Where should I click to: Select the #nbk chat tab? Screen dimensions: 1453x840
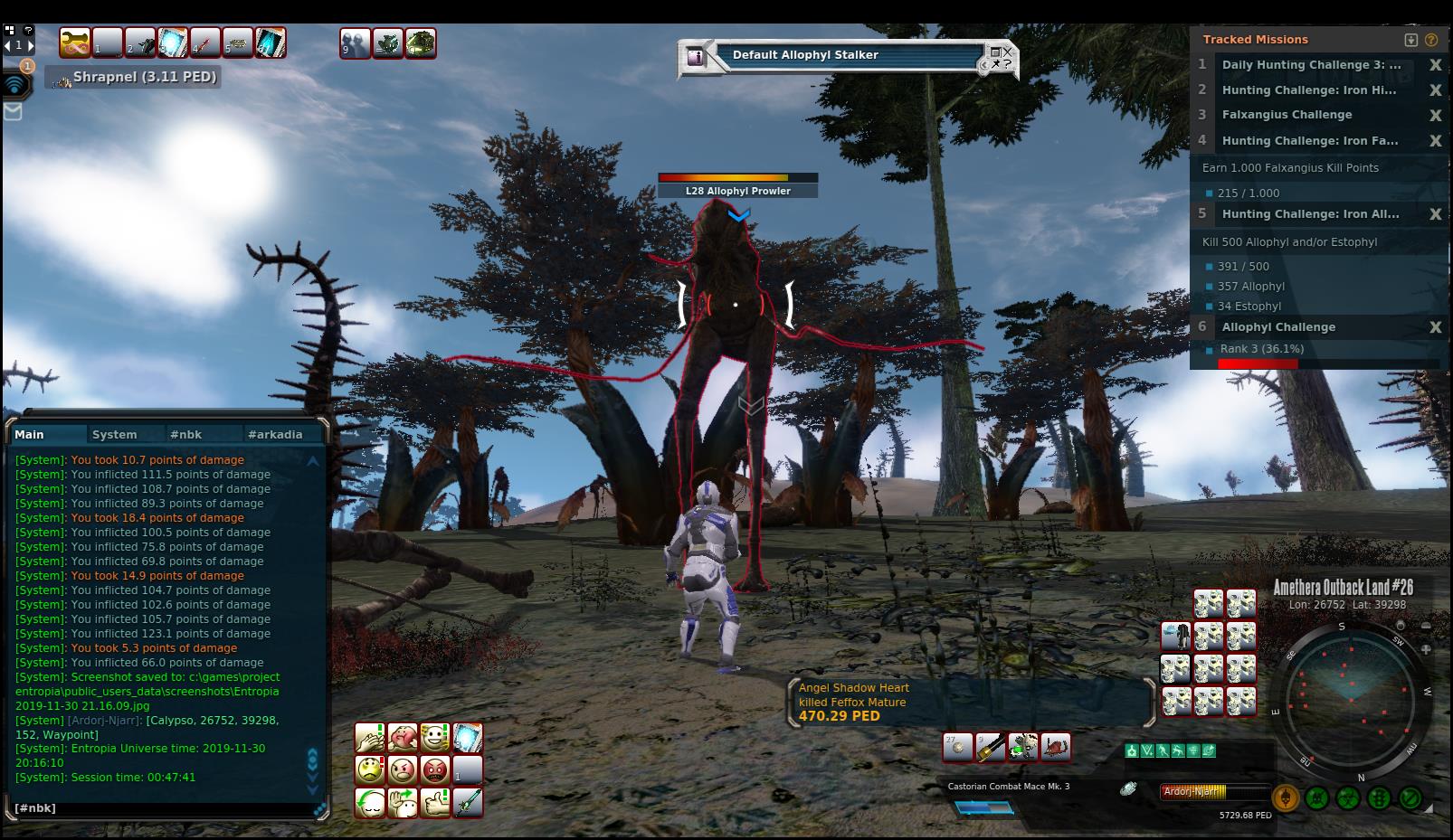pyautogui.click(x=186, y=435)
